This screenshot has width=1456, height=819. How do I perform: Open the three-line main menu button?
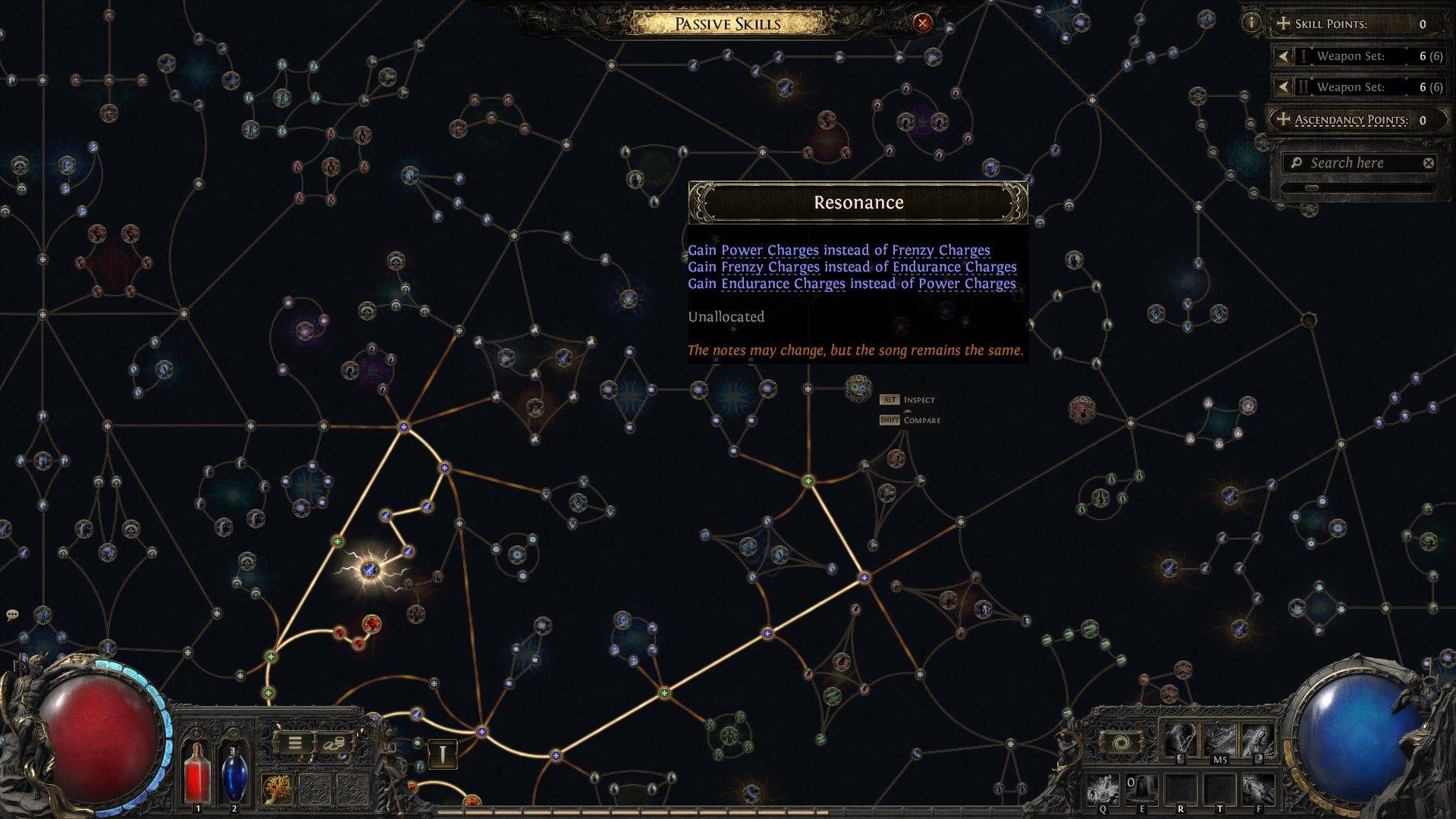pyautogui.click(x=294, y=744)
